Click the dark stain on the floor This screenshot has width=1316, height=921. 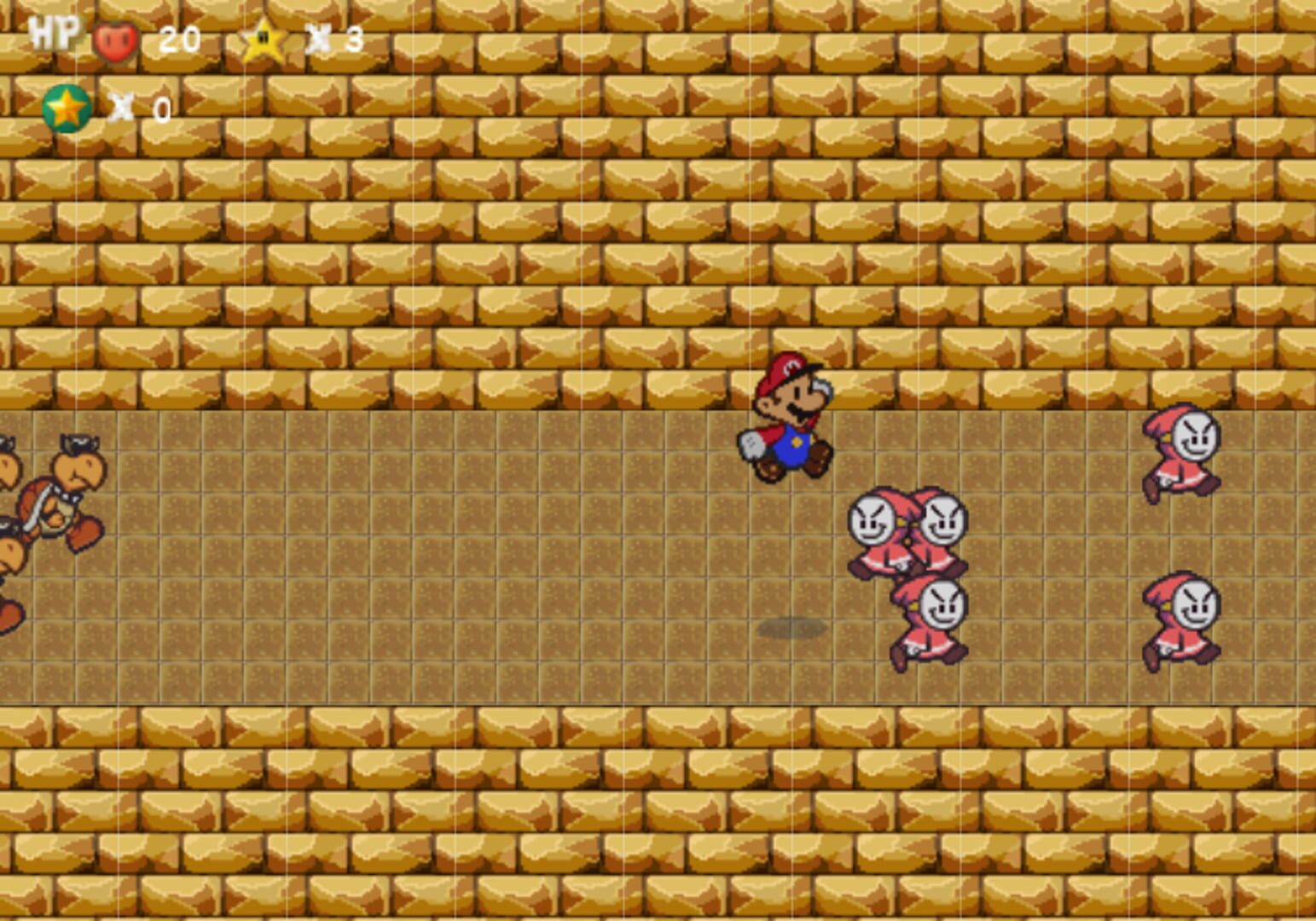click(x=793, y=628)
